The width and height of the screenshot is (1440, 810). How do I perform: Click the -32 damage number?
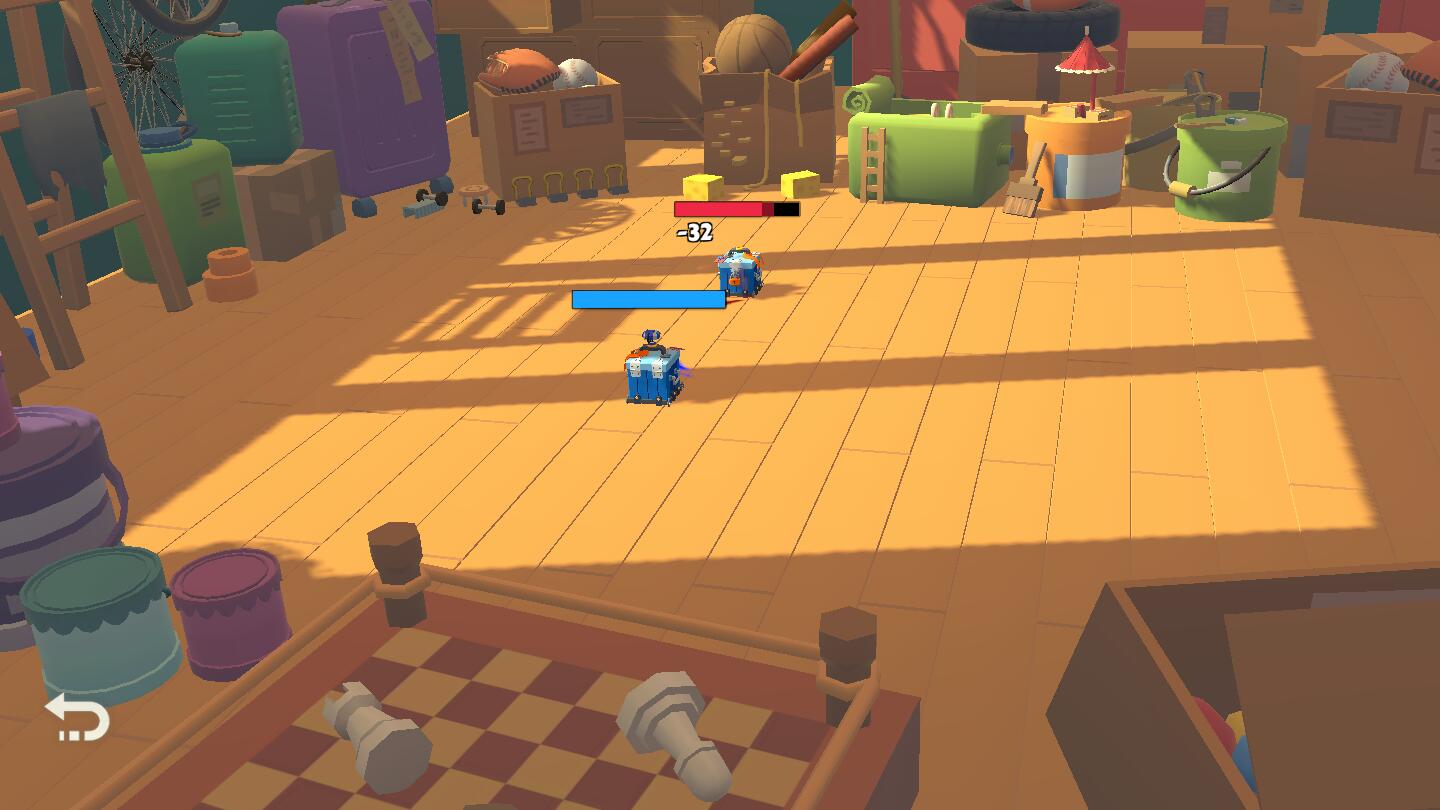point(694,233)
